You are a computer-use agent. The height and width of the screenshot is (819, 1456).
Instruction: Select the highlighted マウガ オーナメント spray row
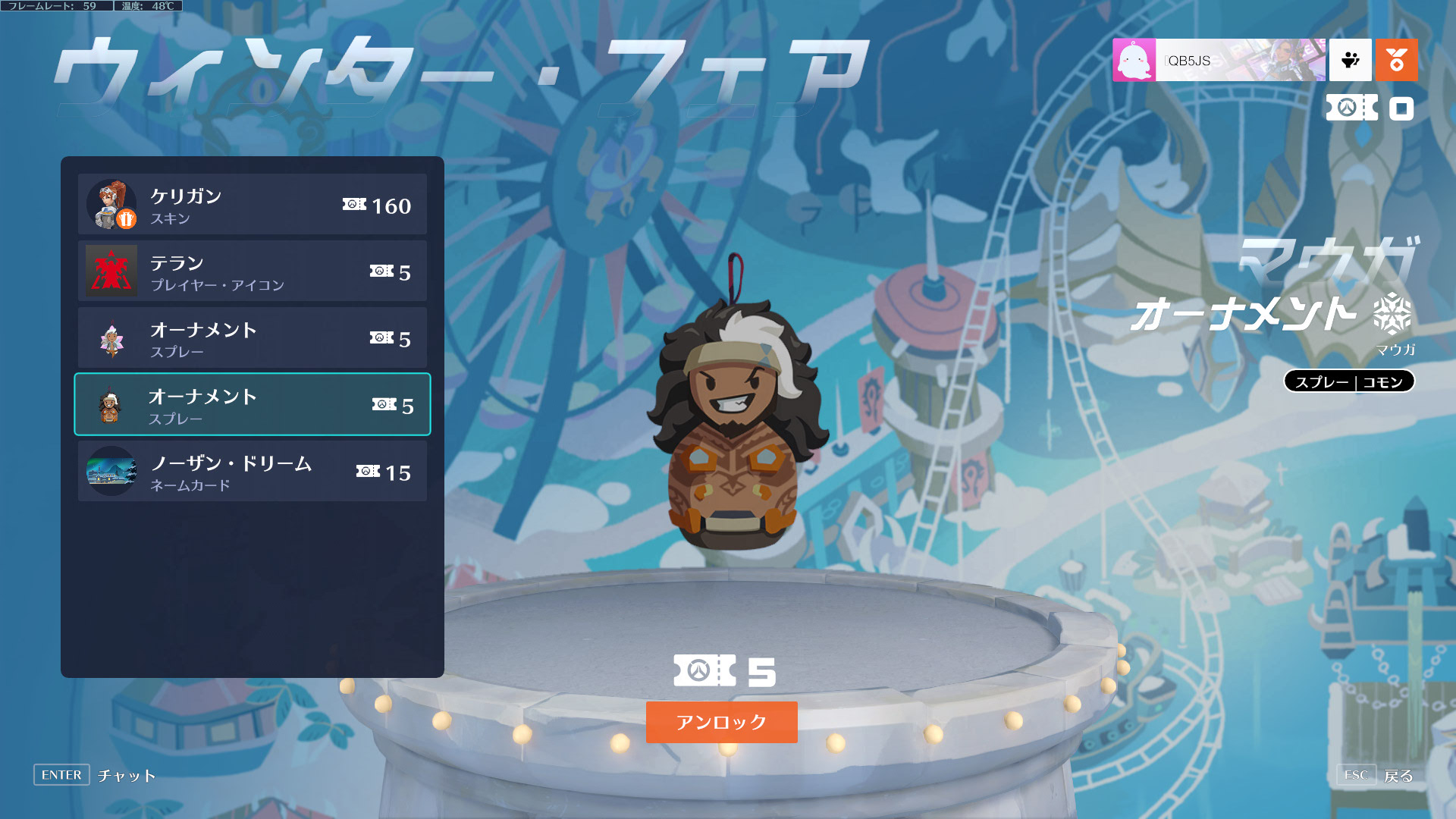click(x=252, y=405)
